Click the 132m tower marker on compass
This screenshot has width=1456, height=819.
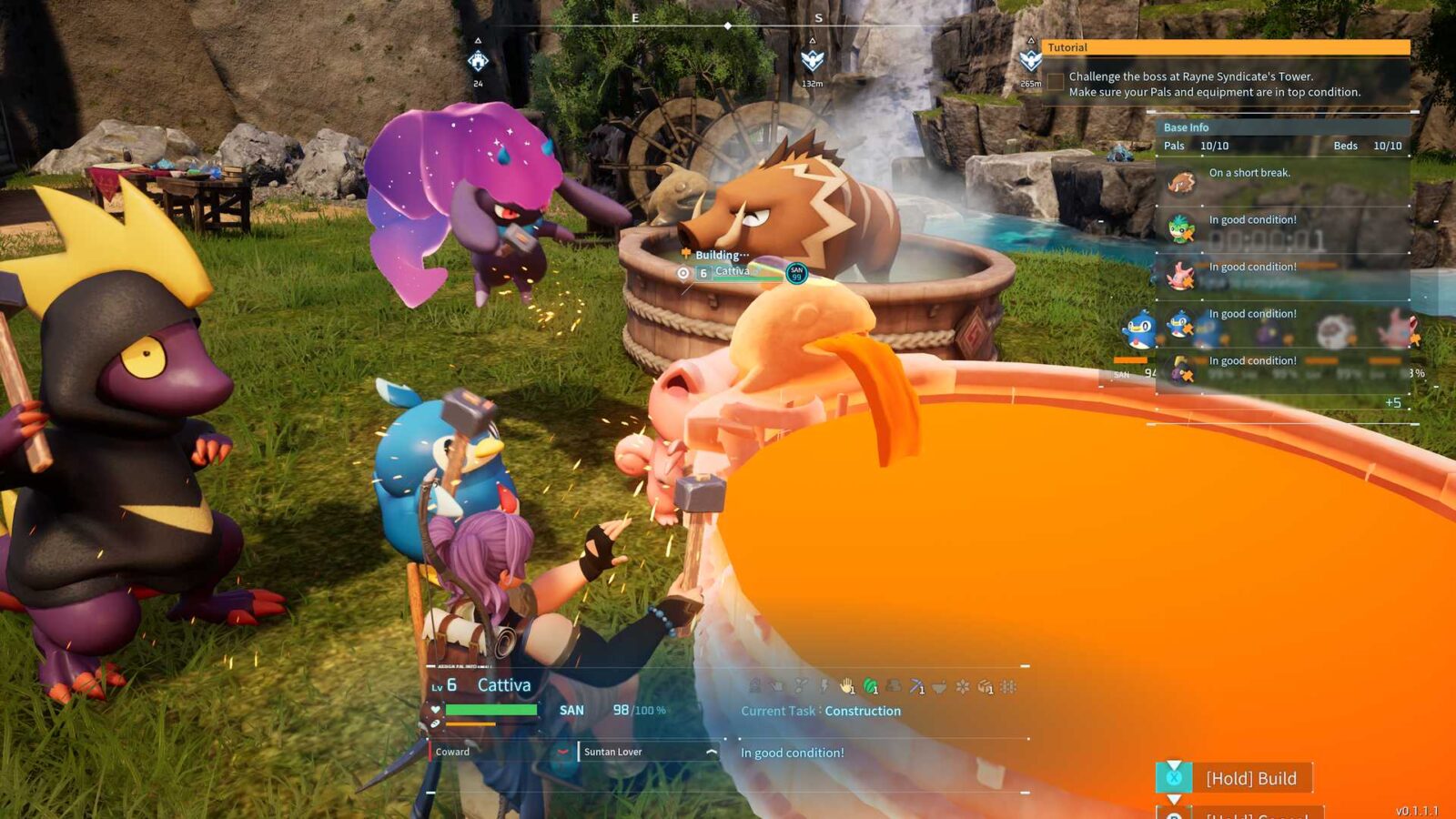(x=812, y=61)
